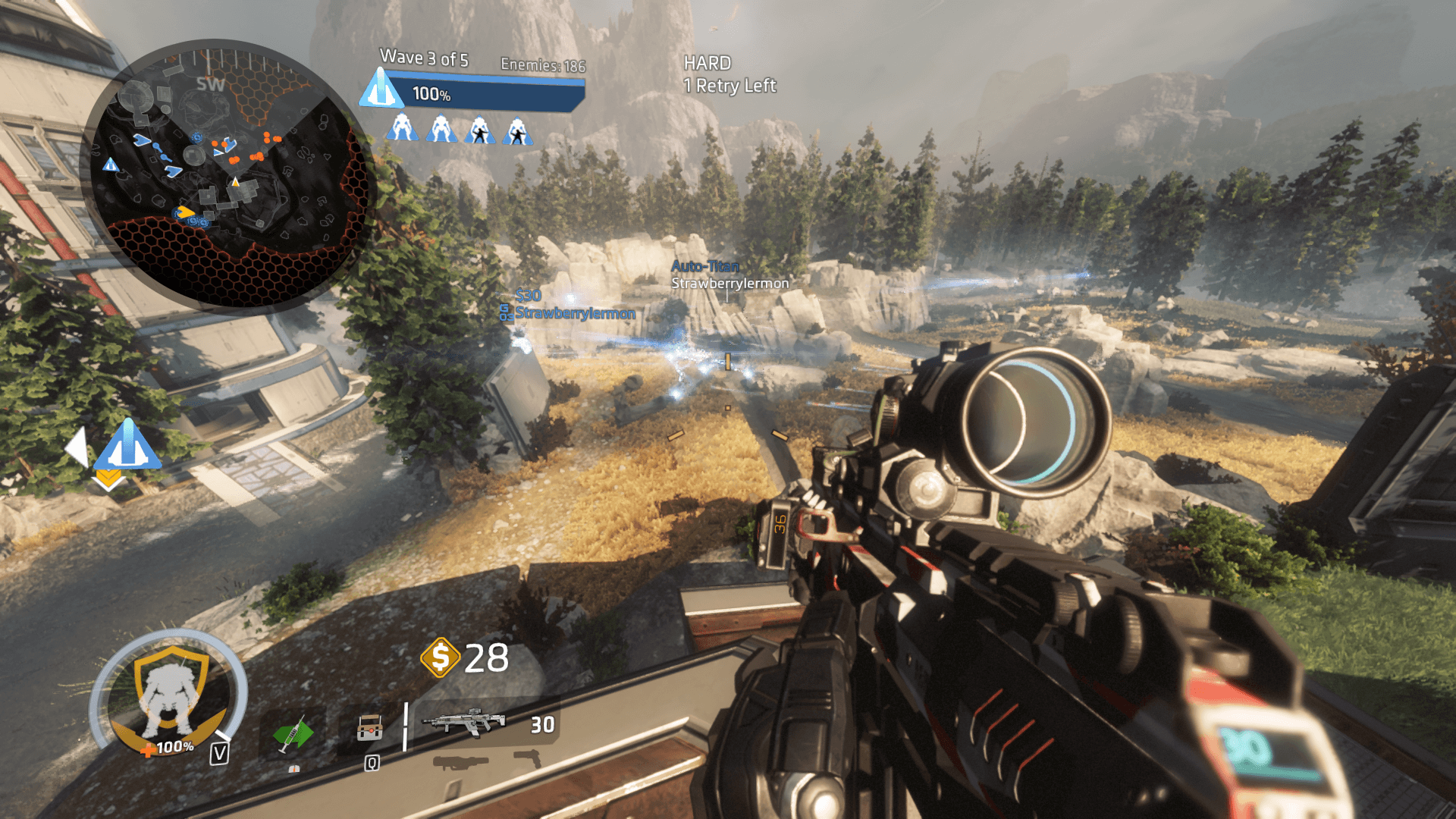Click the large harvester waypoint marker
1456x819 pixels.
pyautogui.click(x=127, y=446)
